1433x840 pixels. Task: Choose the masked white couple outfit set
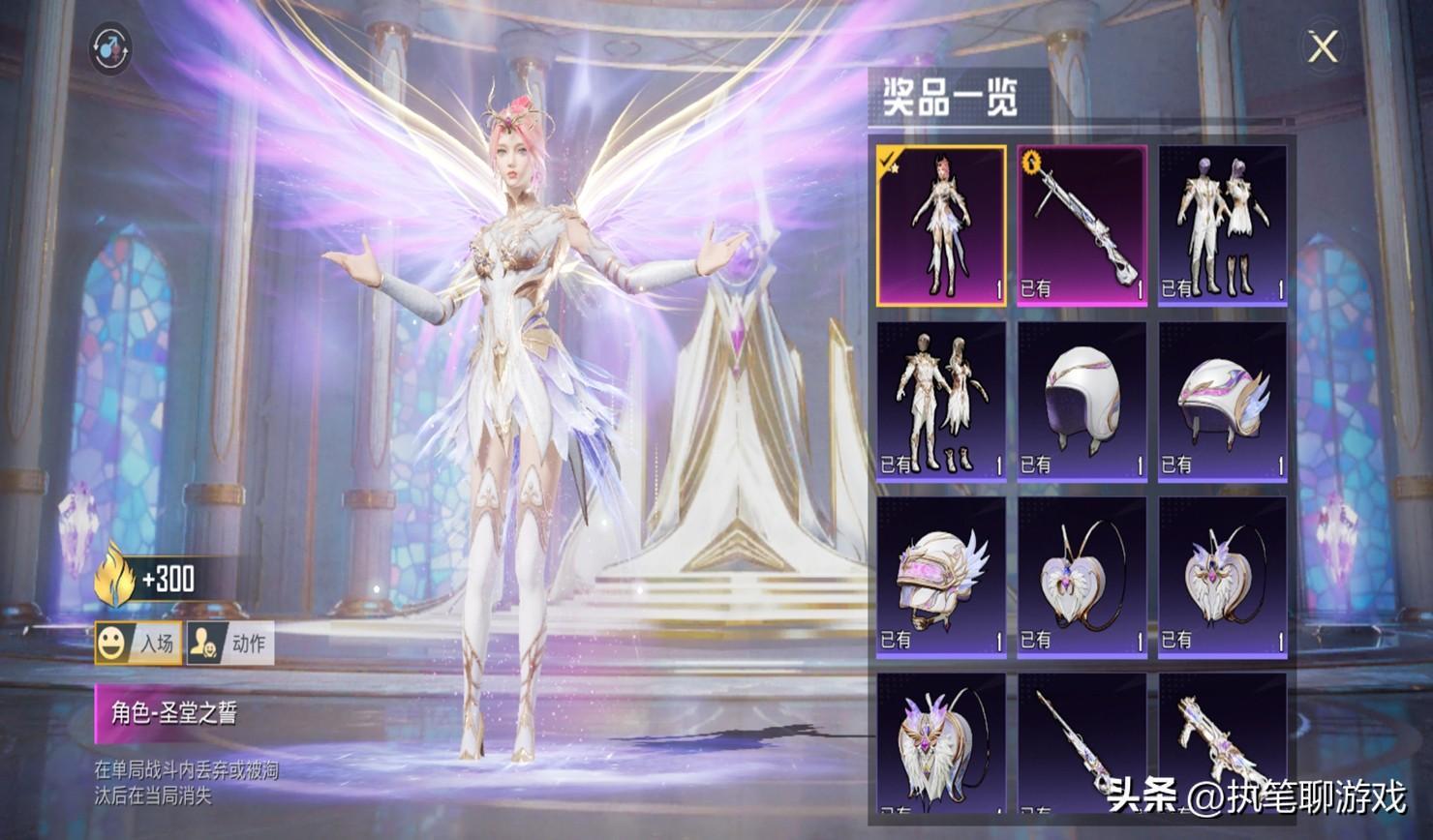click(1222, 225)
